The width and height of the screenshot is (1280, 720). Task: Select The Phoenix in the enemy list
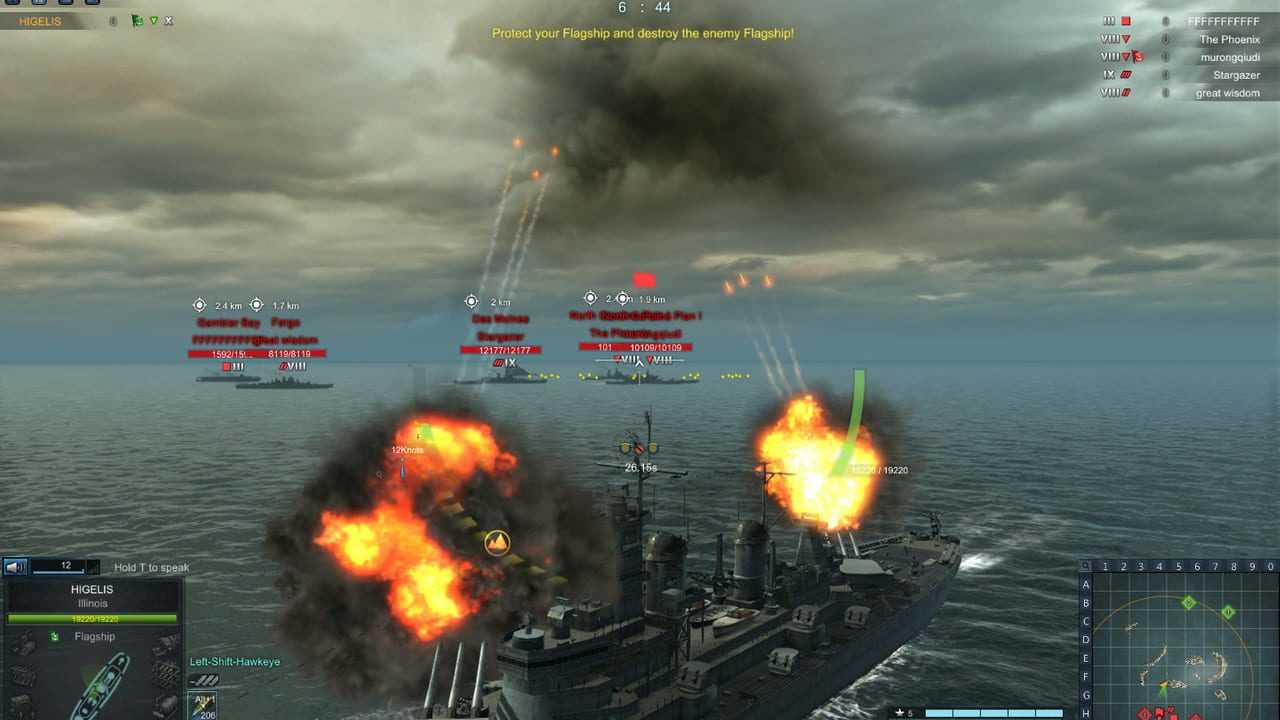point(1229,40)
